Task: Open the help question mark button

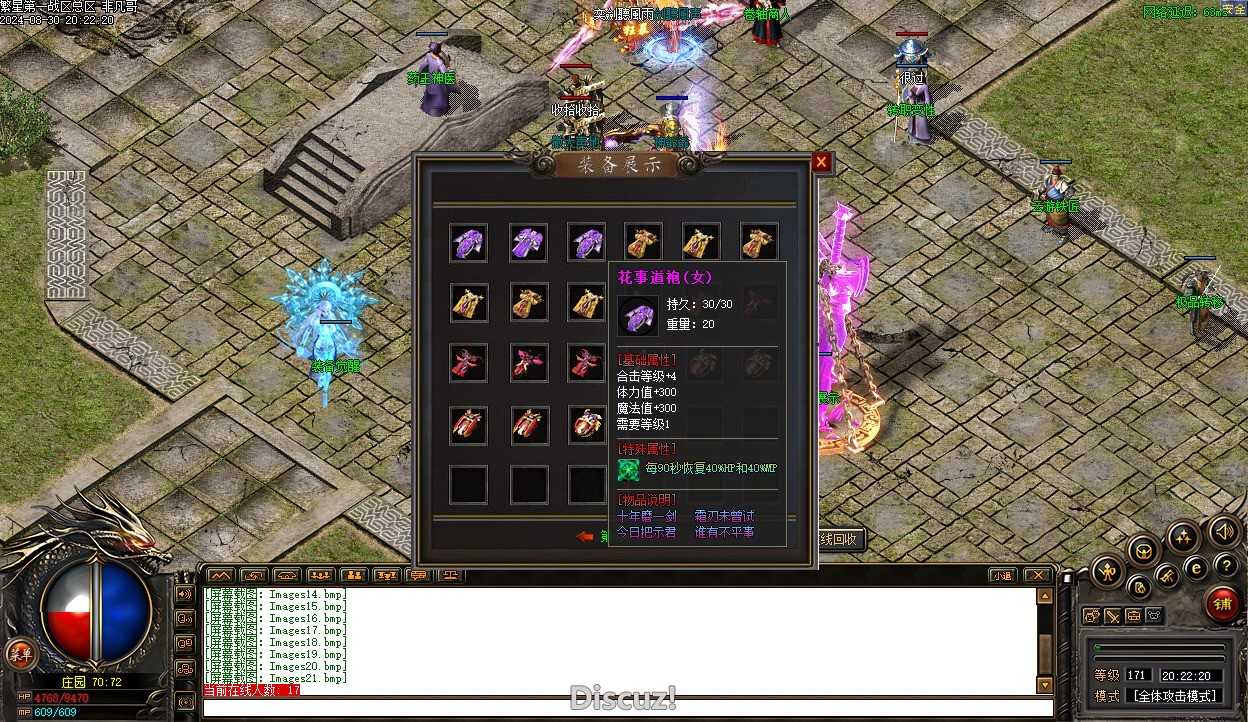Action: (x=1226, y=566)
